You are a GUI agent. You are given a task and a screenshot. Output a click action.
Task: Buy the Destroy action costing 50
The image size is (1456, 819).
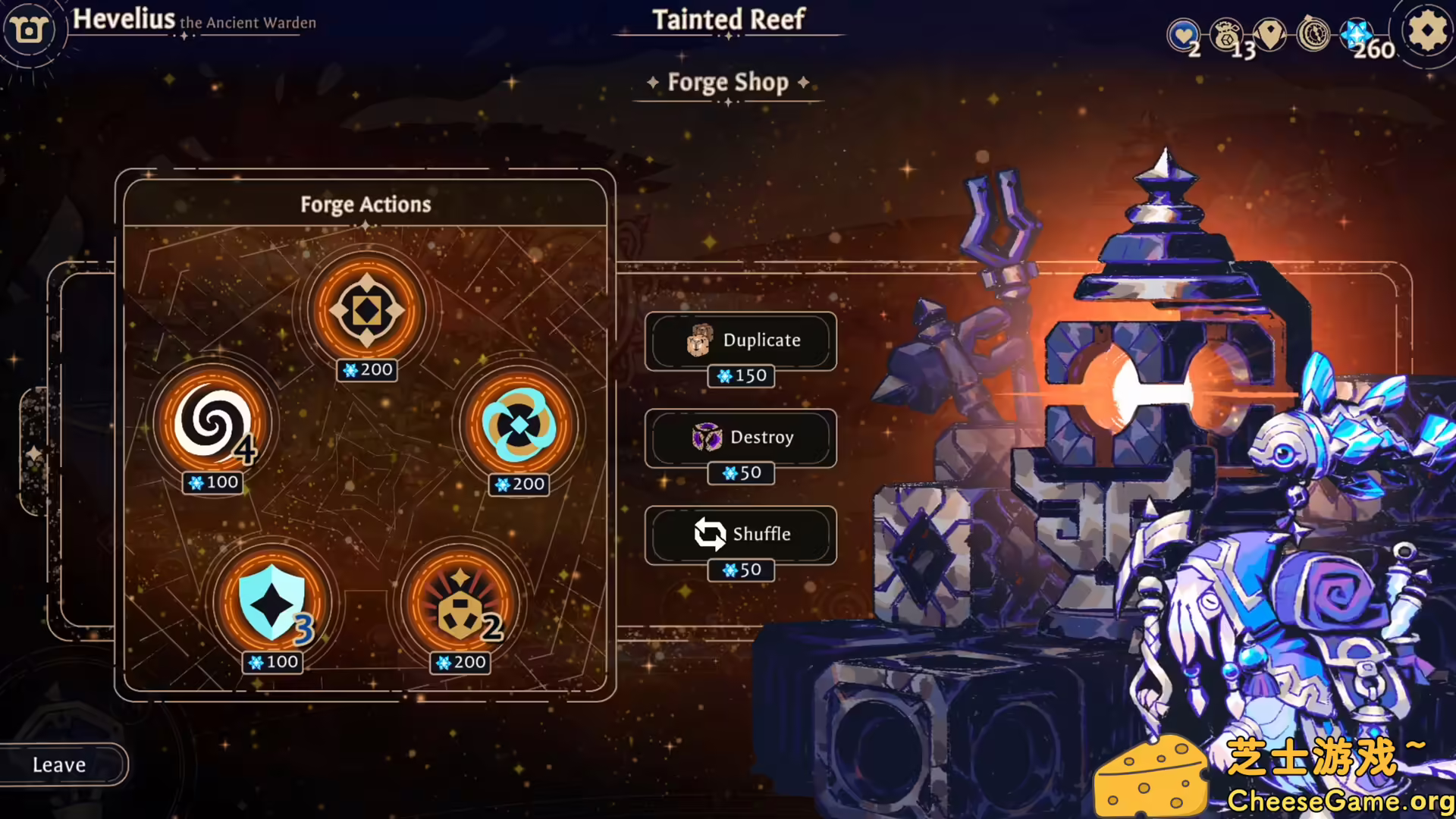[741, 439]
